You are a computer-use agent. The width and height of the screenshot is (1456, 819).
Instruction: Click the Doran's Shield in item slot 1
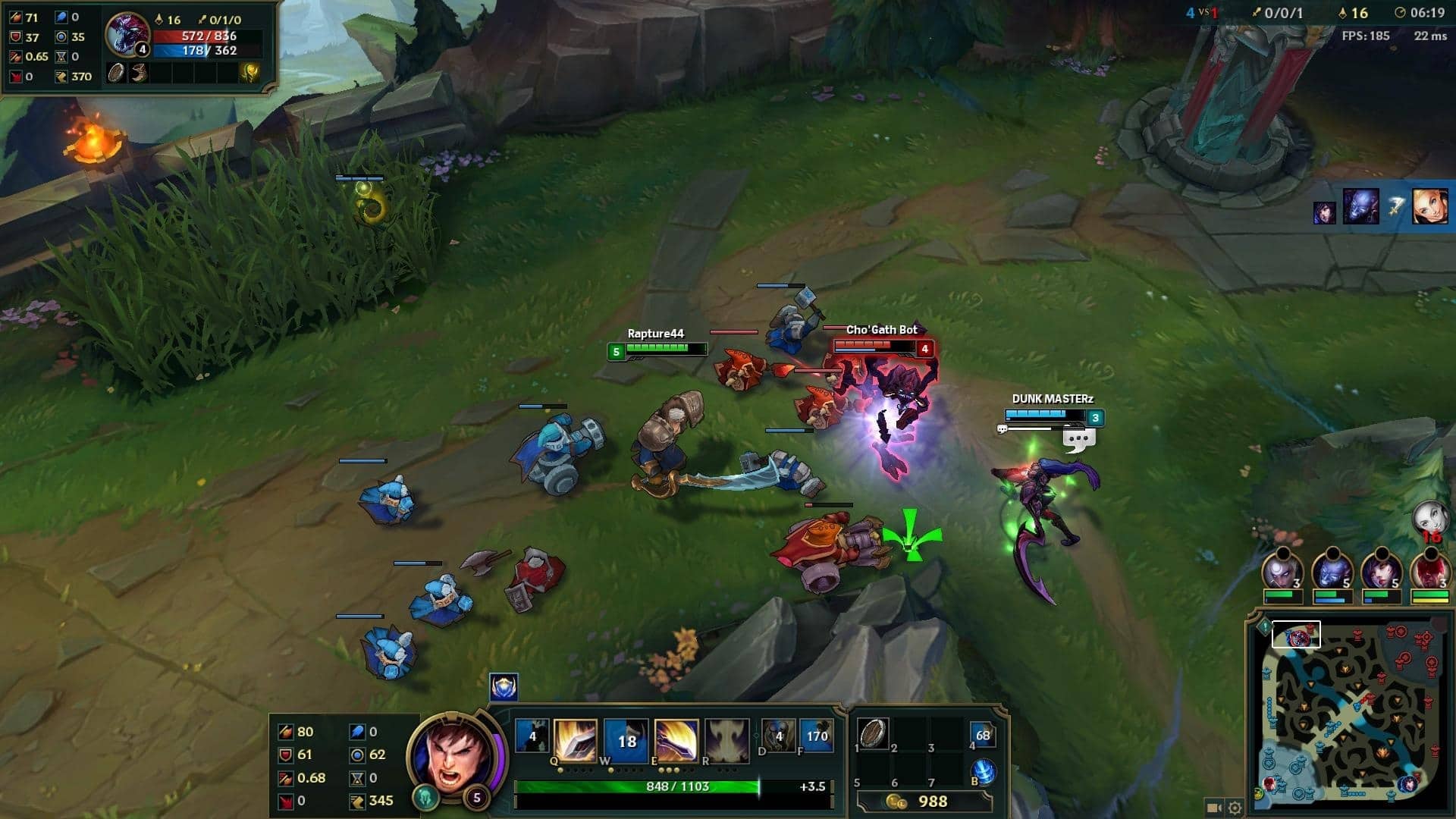[x=873, y=733]
